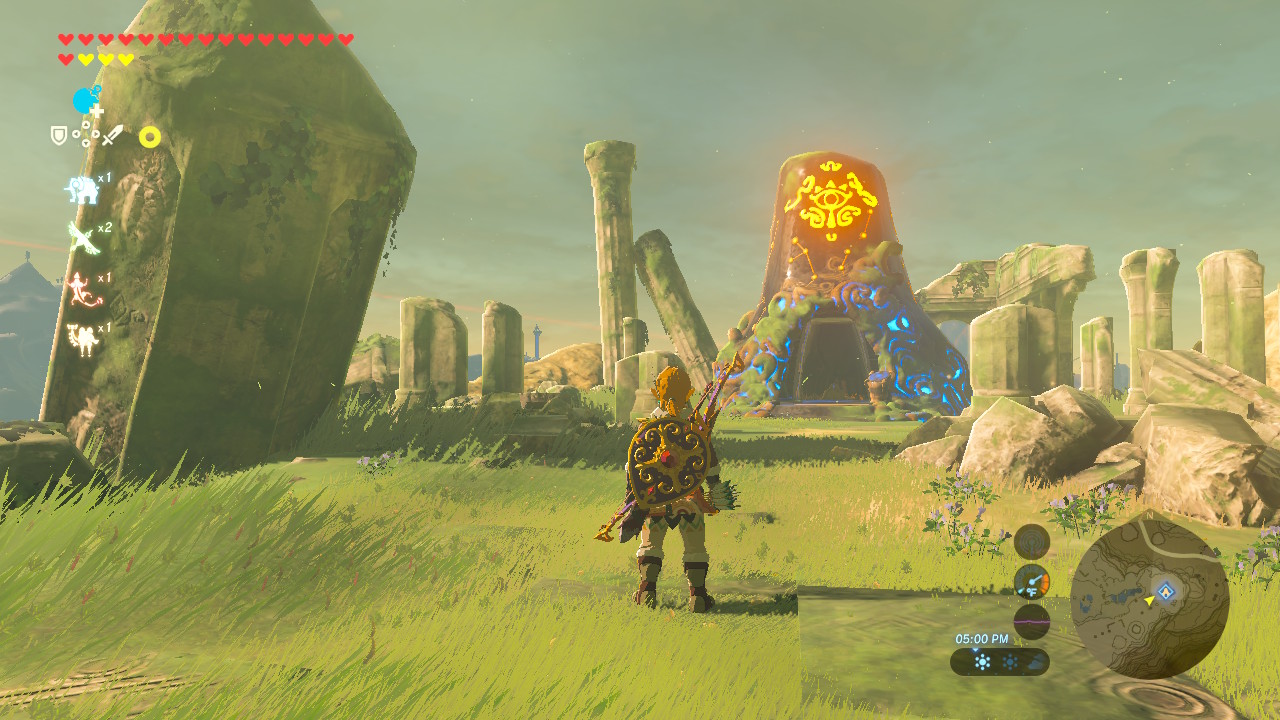Select the red lizard Daruk's Protection ability

(80, 289)
